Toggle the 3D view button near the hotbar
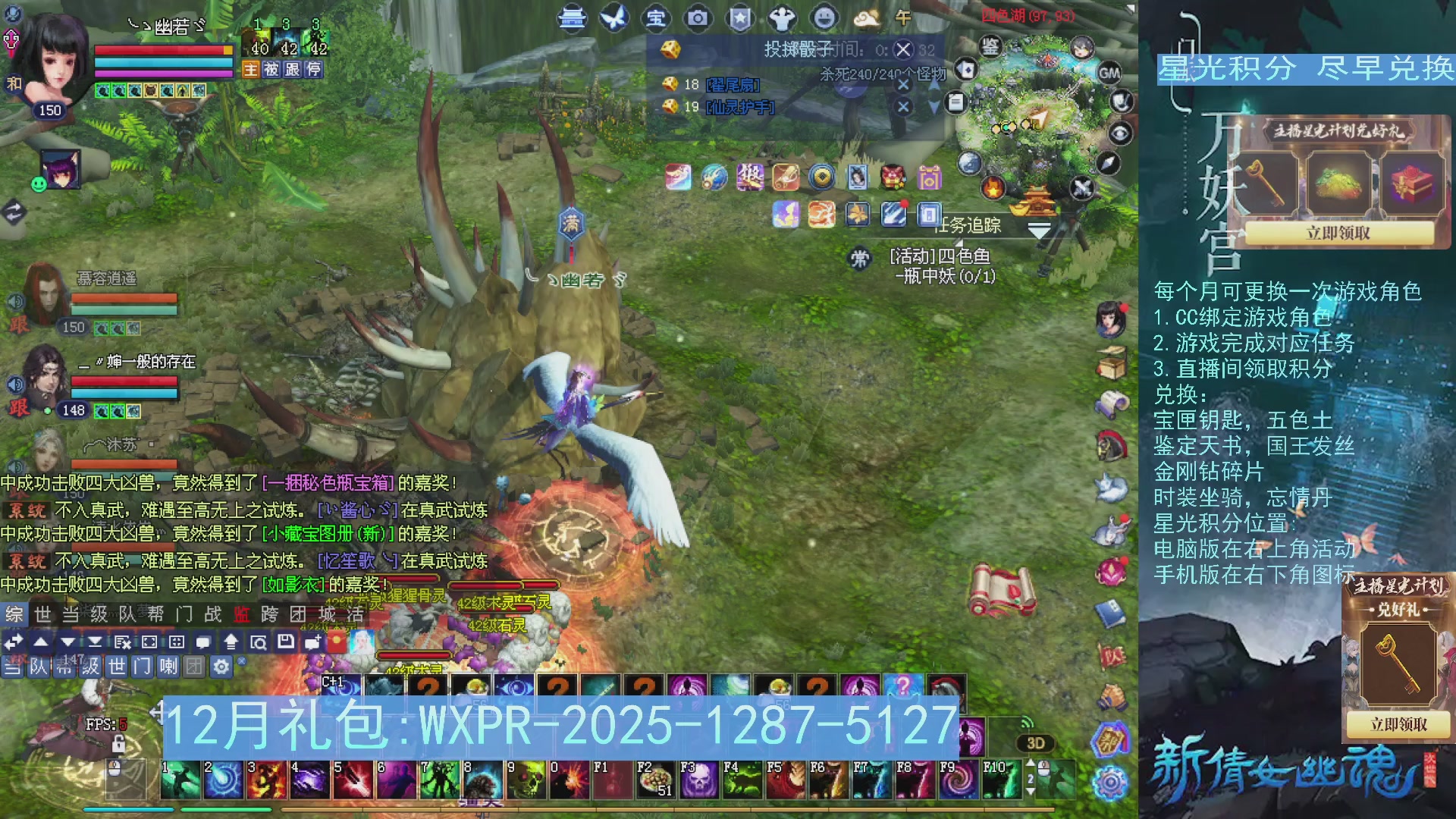This screenshot has width=1456, height=819. (1036, 743)
